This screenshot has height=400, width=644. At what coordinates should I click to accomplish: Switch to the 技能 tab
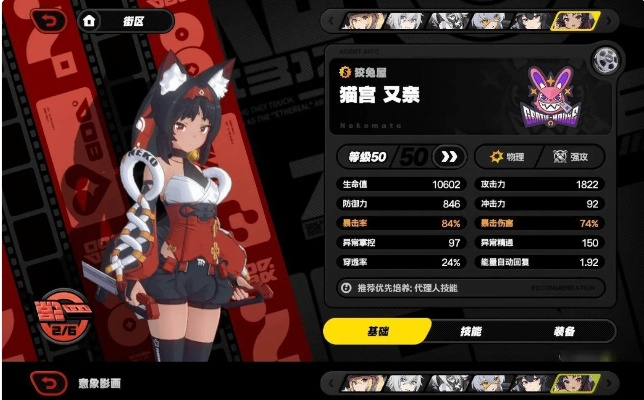469,331
